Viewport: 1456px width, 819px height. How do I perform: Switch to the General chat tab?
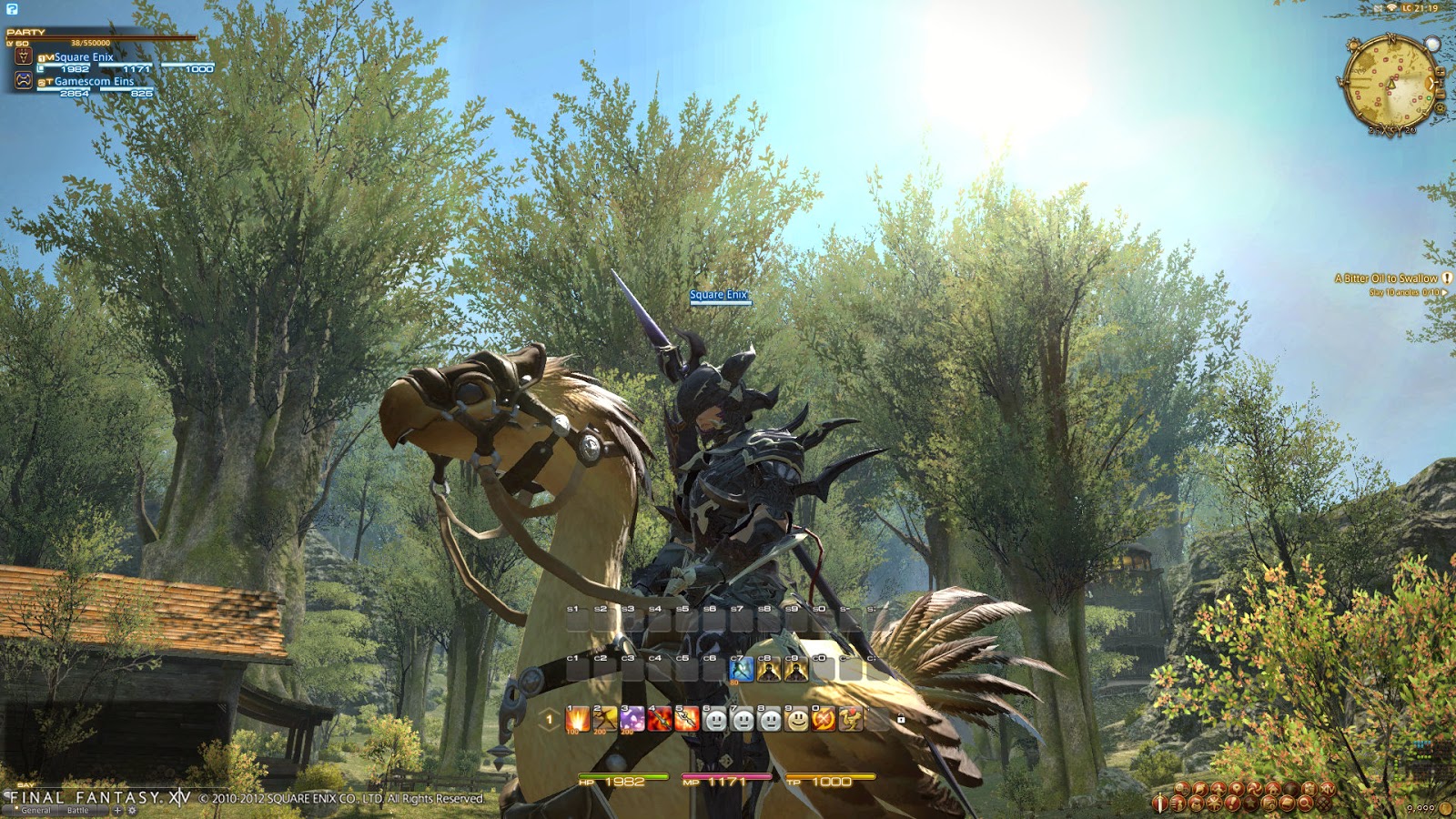pos(35,809)
